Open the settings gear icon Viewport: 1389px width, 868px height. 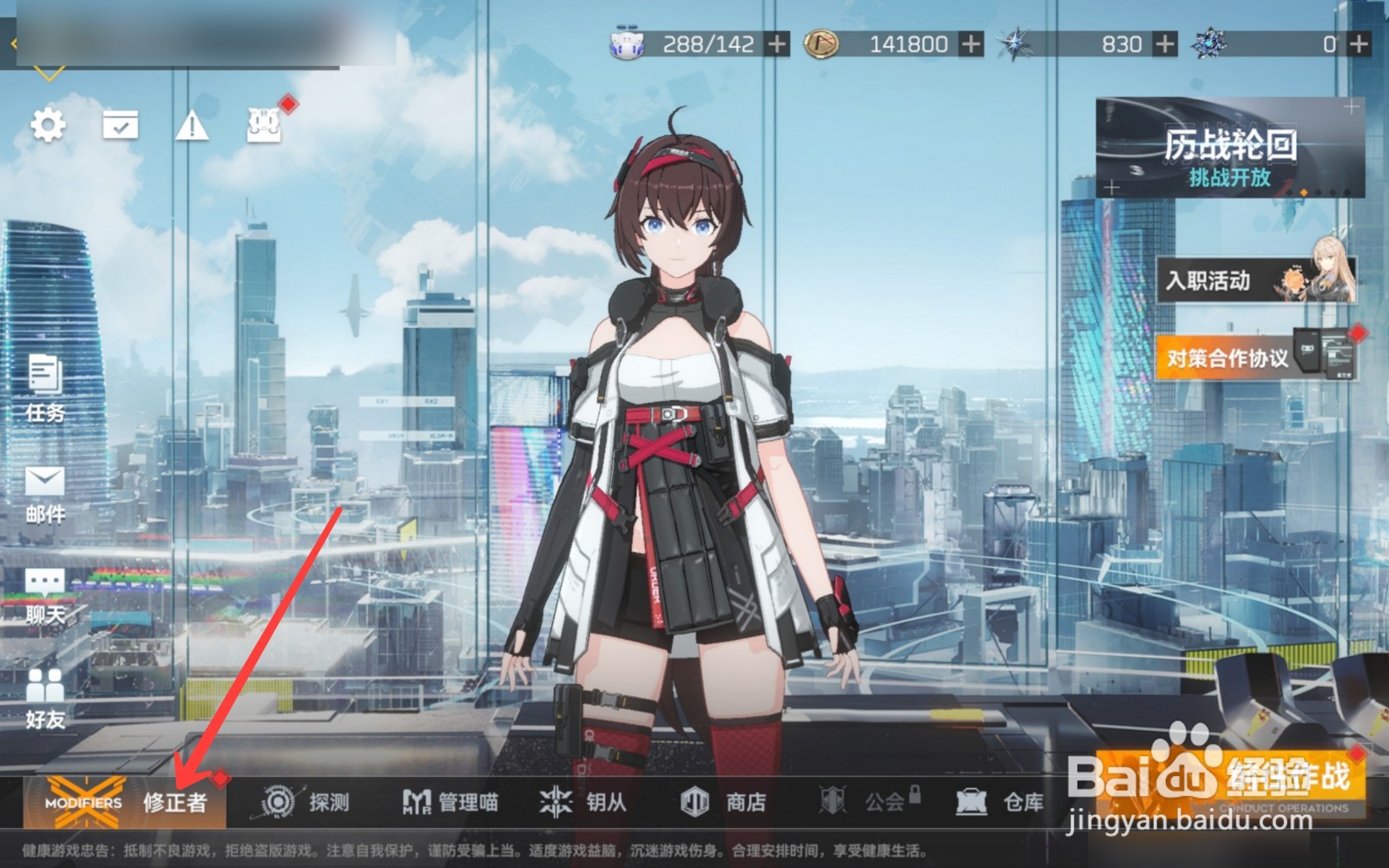tap(49, 124)
